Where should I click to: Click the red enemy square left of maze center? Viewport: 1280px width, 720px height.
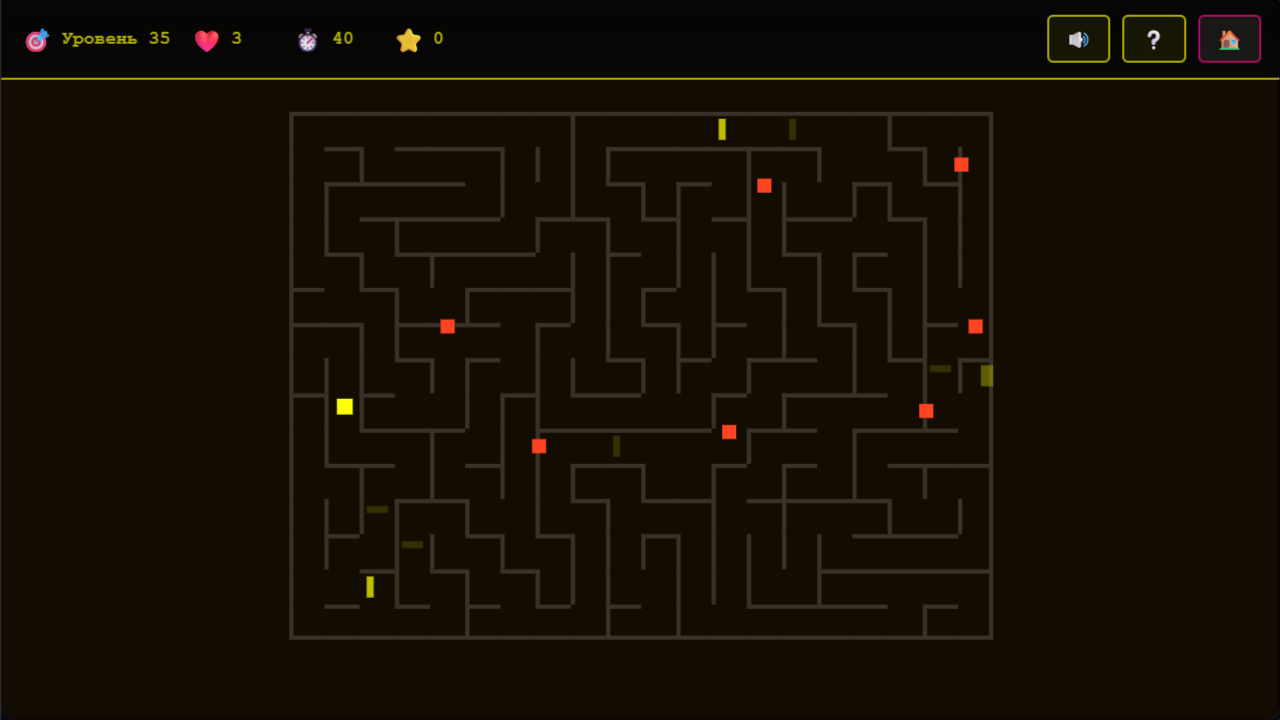(x=447, y=325)
